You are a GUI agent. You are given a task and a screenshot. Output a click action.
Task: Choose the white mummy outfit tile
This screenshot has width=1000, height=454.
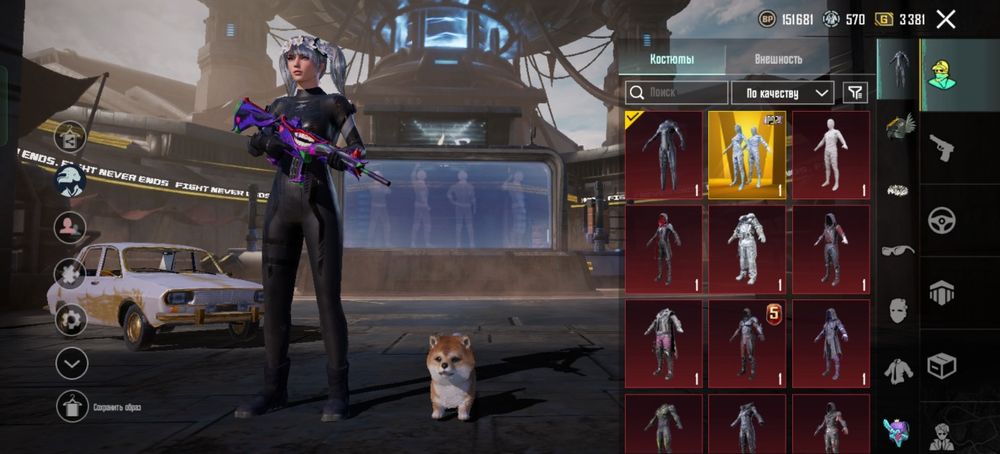(830, 154)
